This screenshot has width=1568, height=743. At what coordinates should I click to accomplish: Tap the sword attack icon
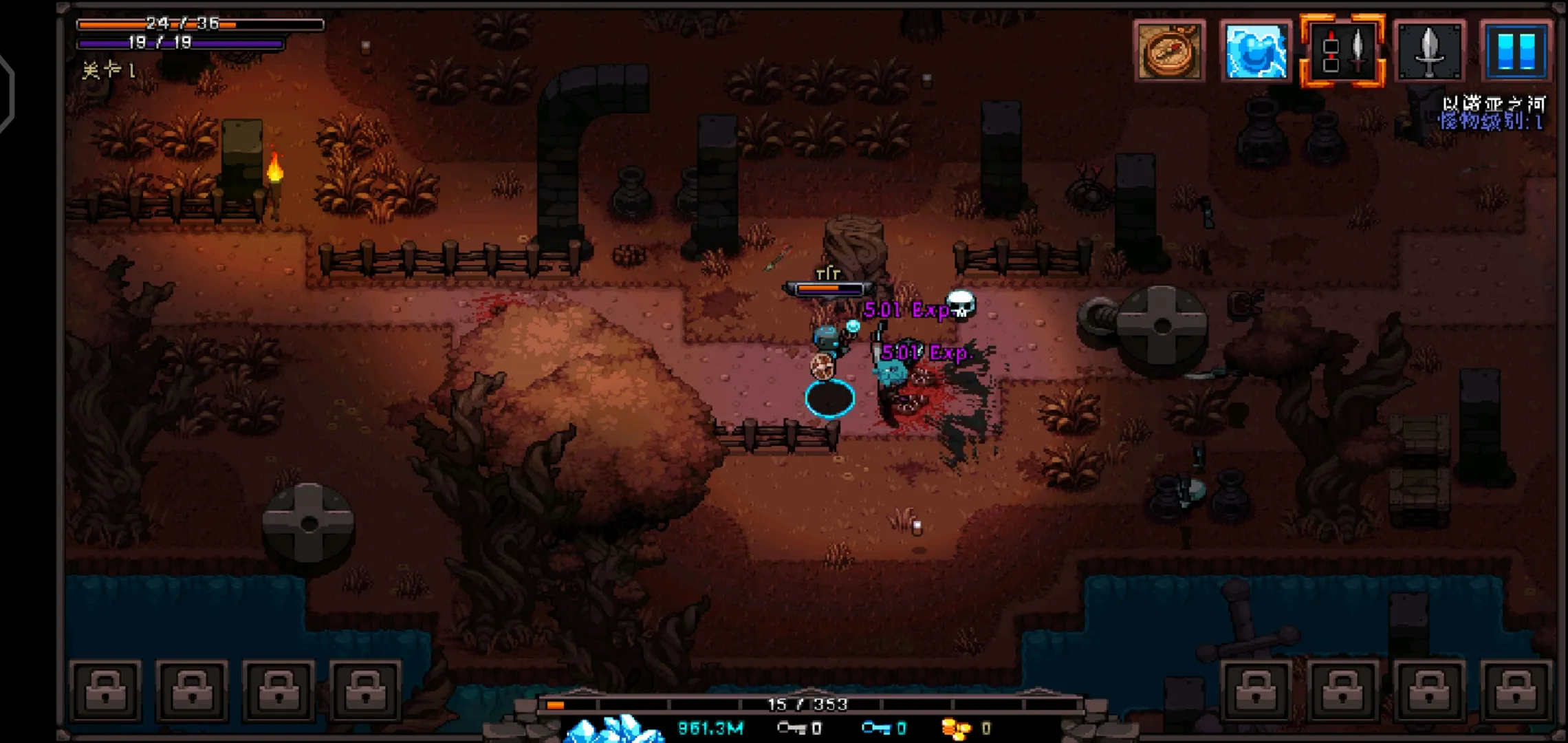1429,51
